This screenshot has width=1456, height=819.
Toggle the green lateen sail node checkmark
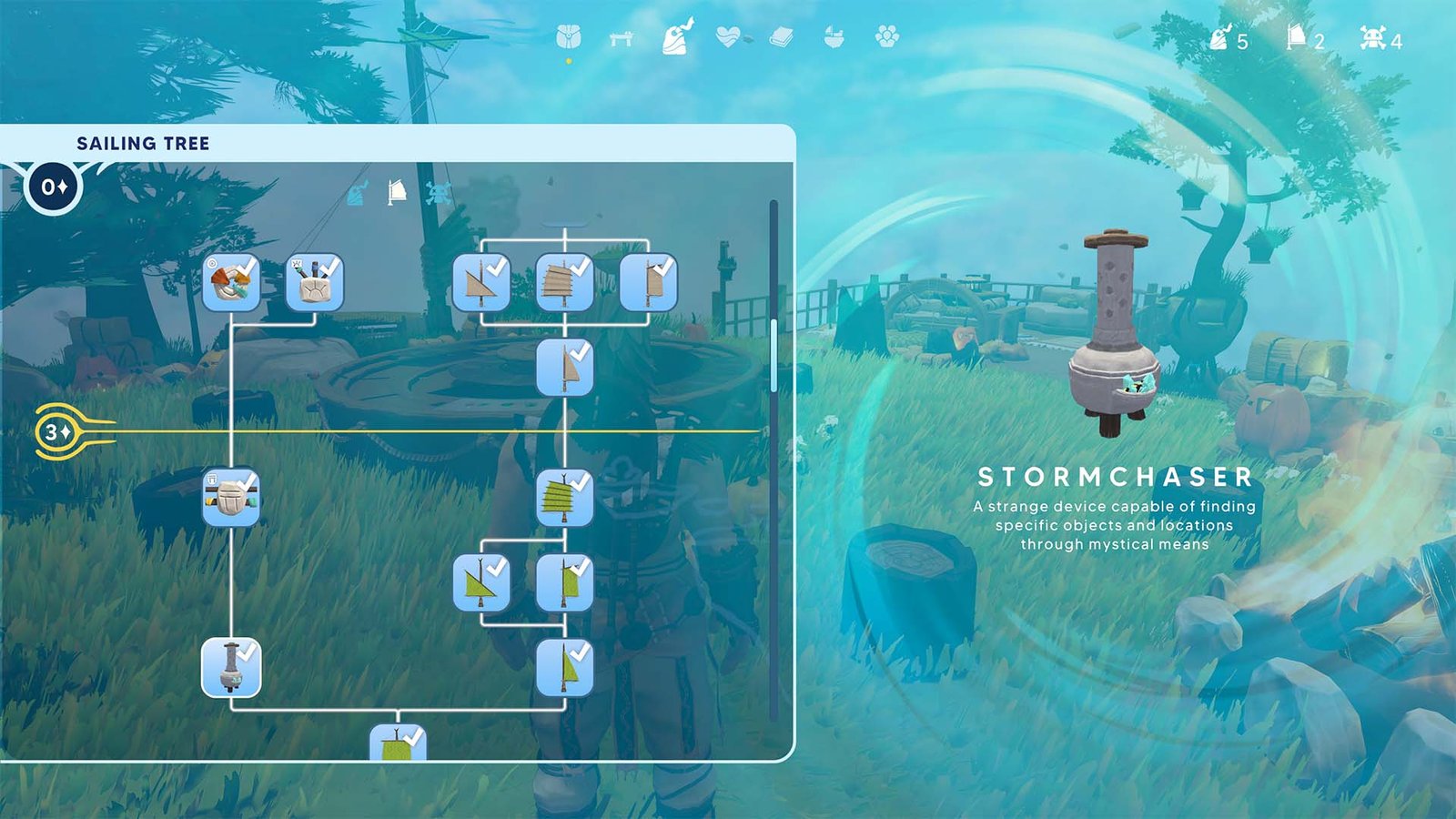click(566, 496)
